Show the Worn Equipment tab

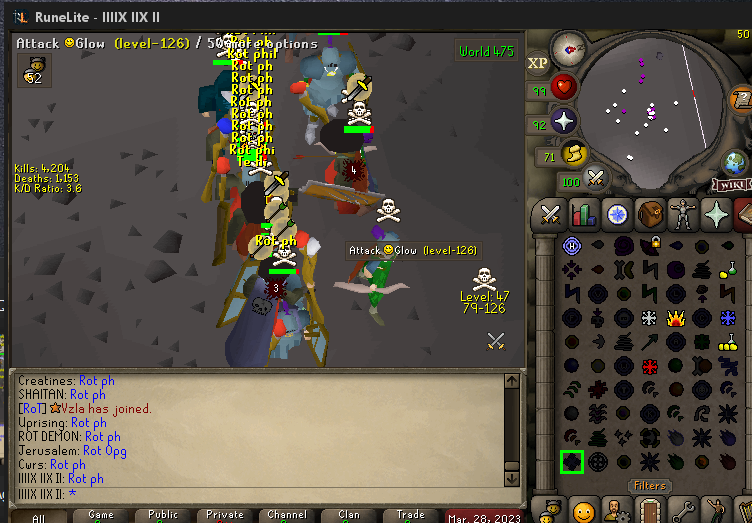coord(685,214)
